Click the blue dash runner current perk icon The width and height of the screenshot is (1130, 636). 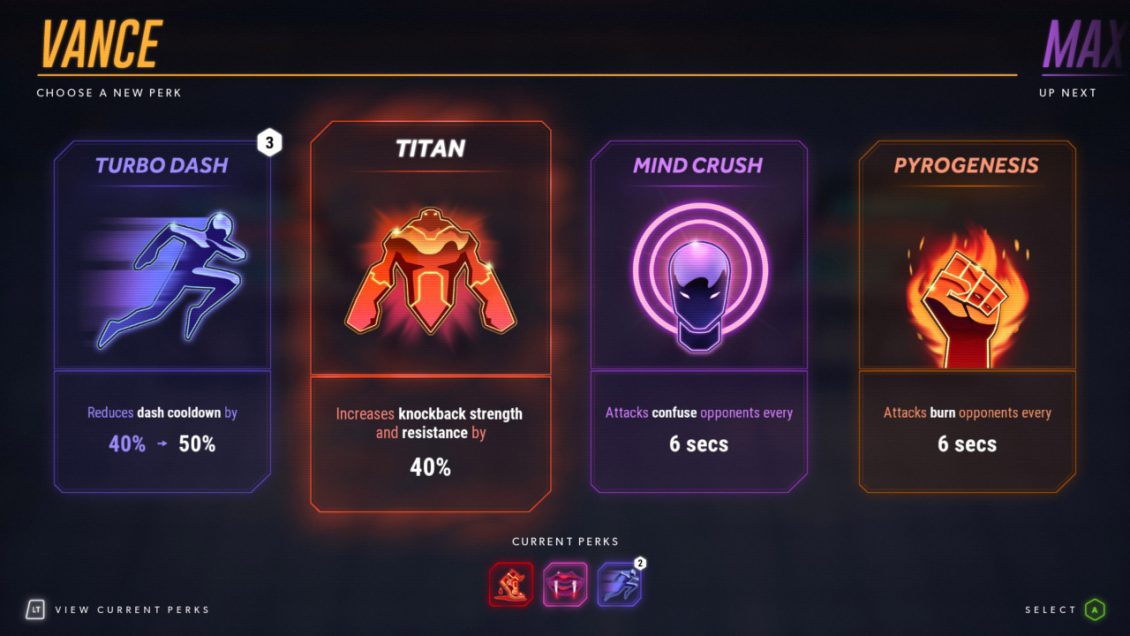pyautogui.click(x=619, y=585)
